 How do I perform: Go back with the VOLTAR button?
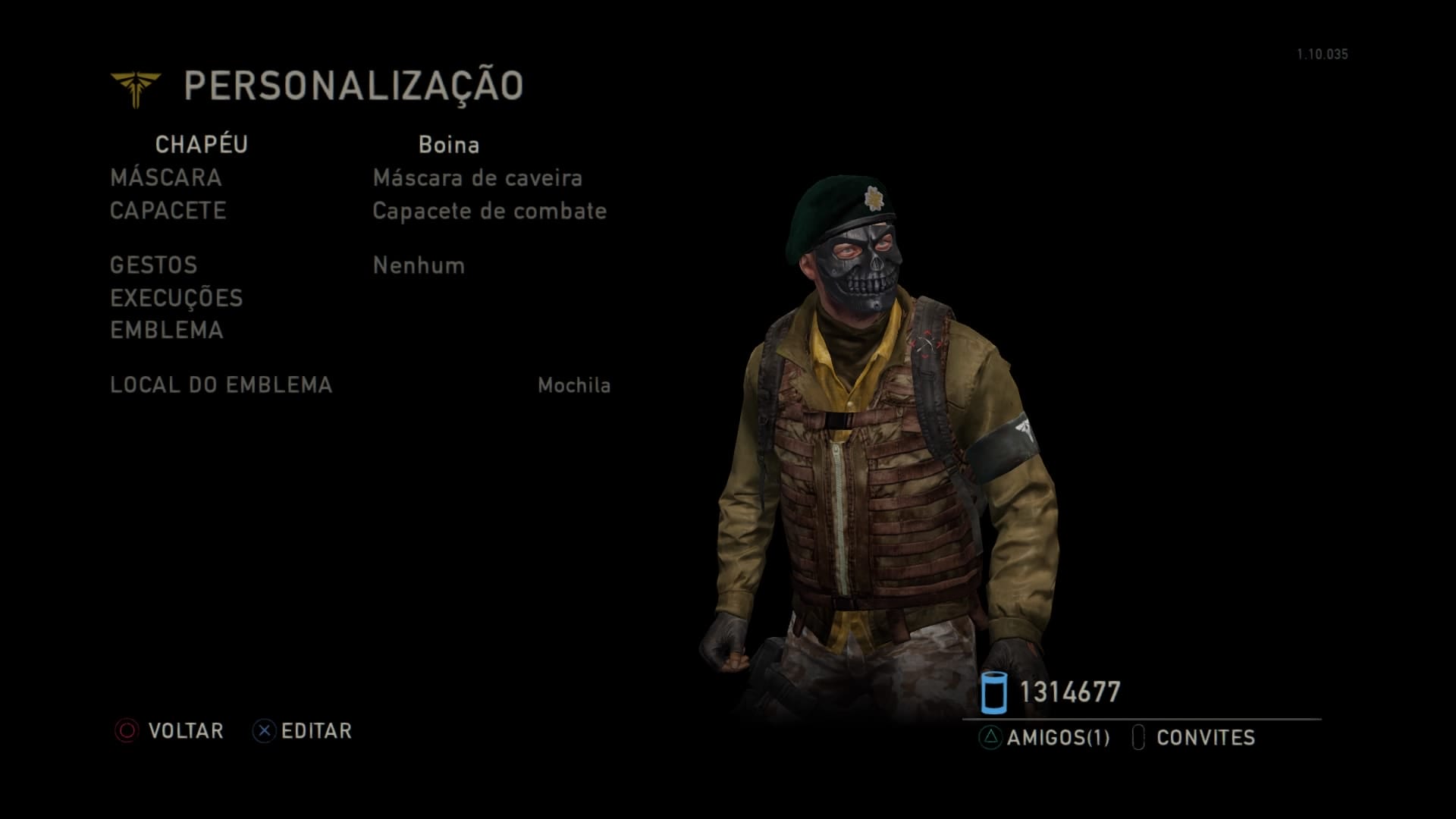[x=170, y=731]
